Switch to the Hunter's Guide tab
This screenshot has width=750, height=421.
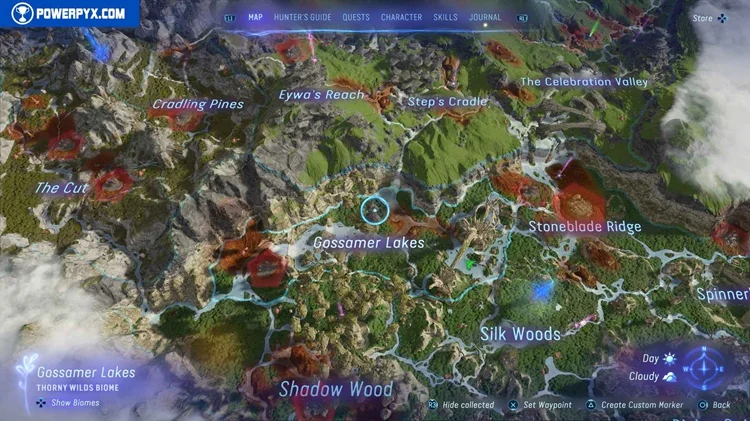303,17
